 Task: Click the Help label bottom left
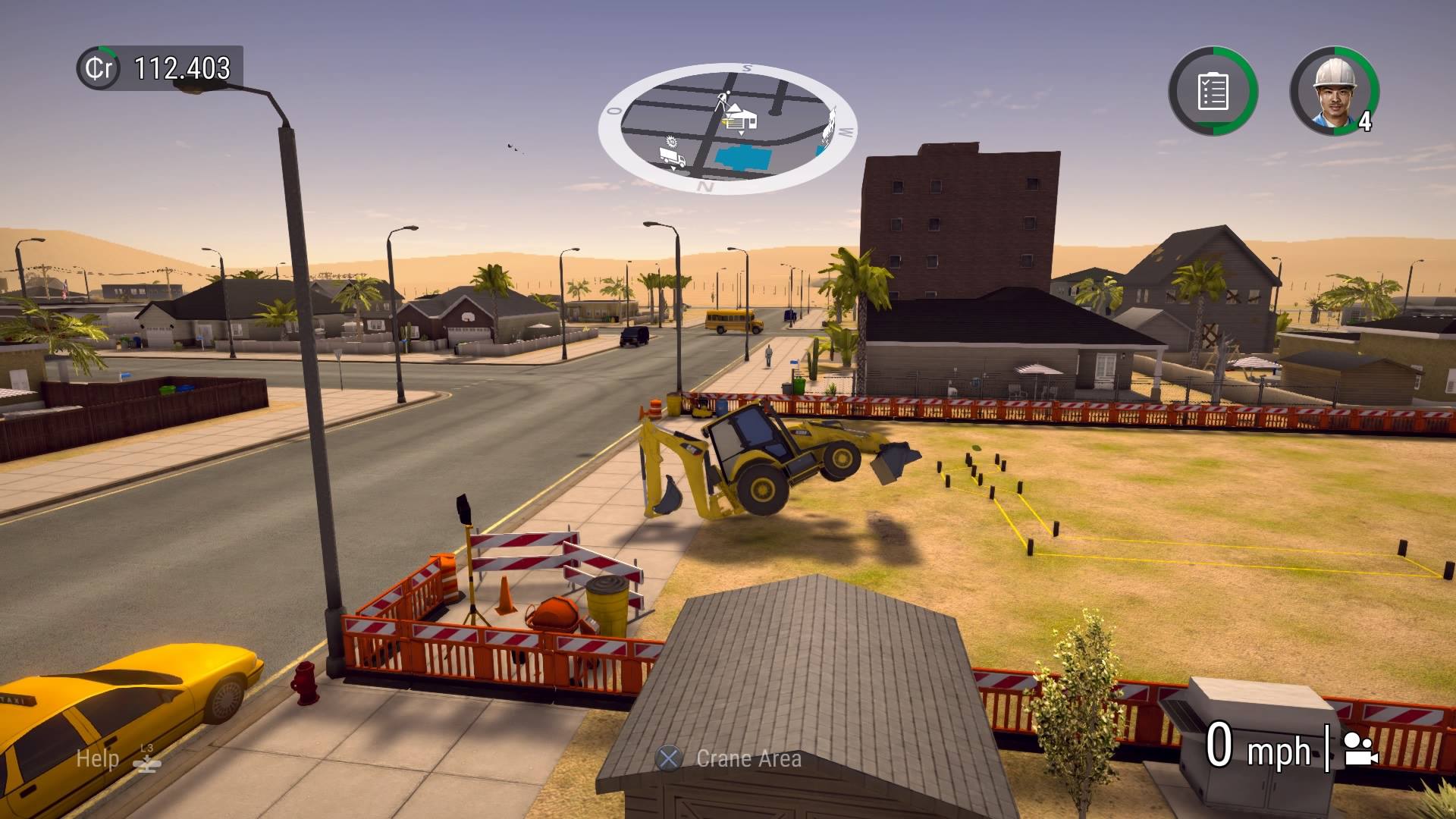pos(97,758)
